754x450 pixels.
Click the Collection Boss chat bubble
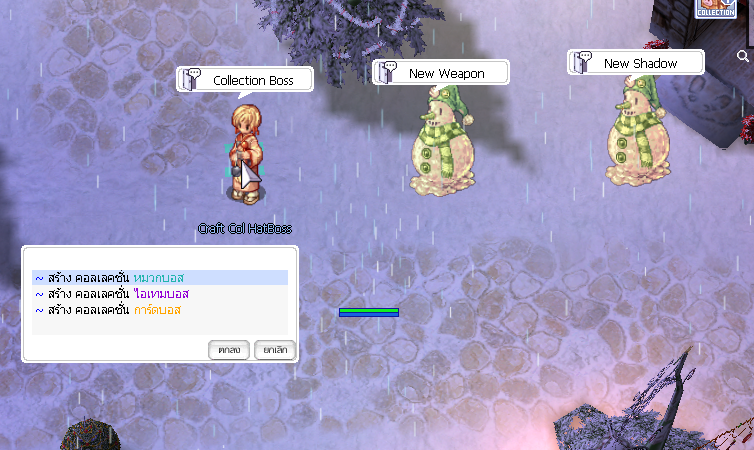pyautogui.click(x=245, y=80)
